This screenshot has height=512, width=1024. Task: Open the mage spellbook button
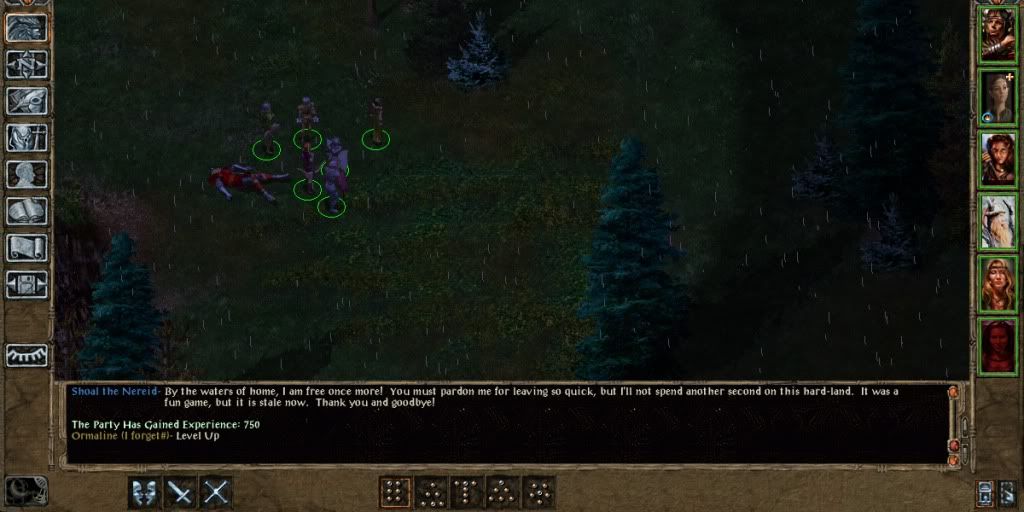click(27, 211)
